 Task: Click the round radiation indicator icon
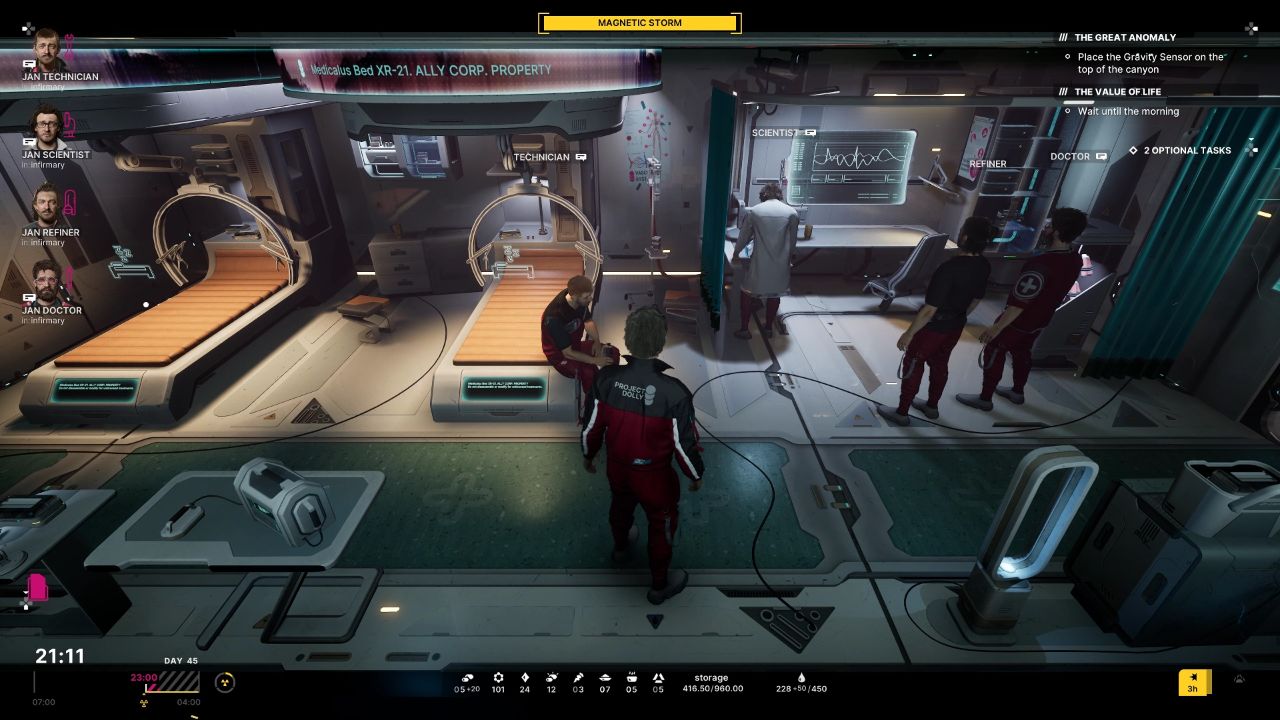click(x=225, y=682)
